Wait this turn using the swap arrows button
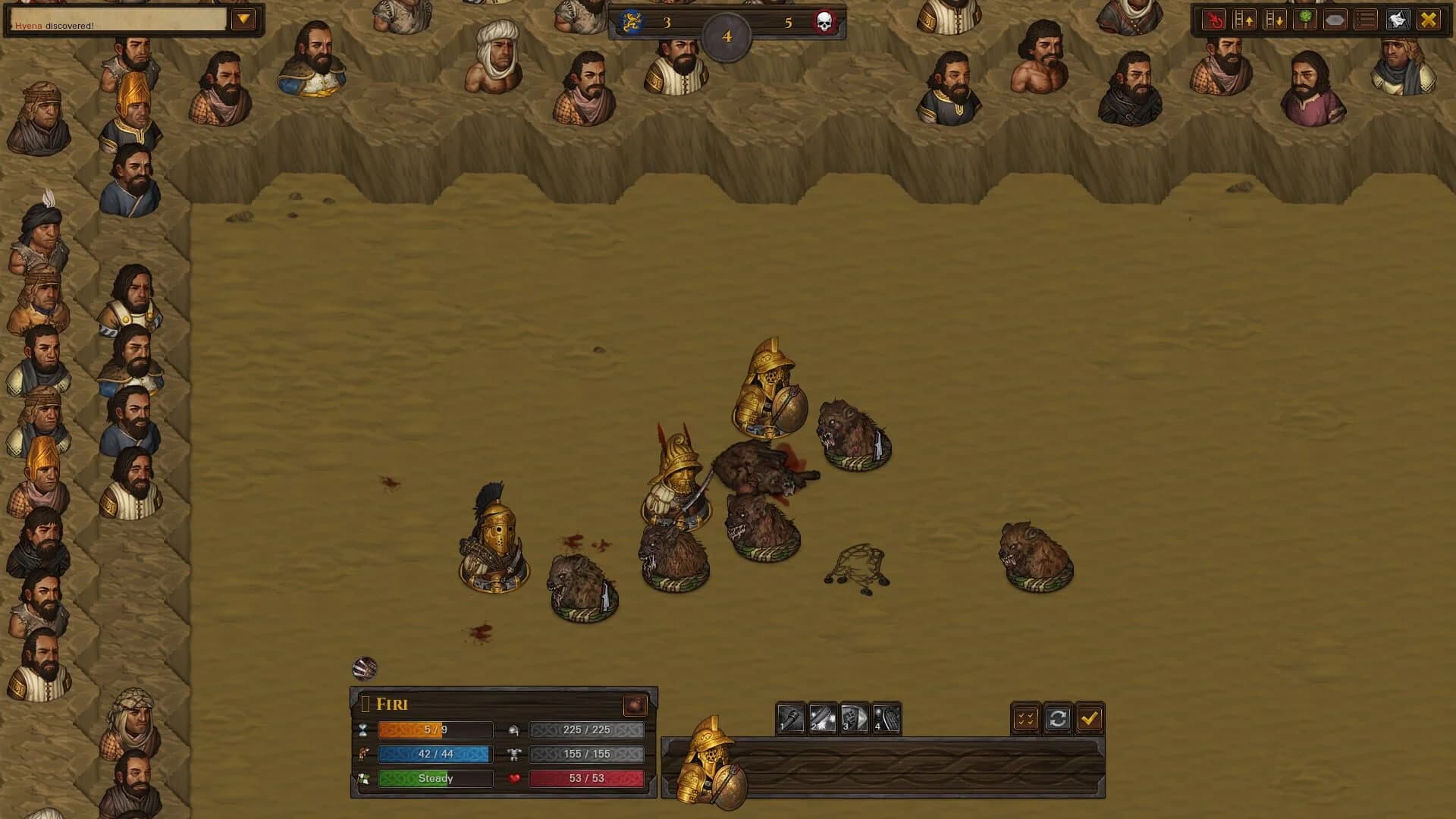Screen dimensions: 1456x819 click(1060, 717)
